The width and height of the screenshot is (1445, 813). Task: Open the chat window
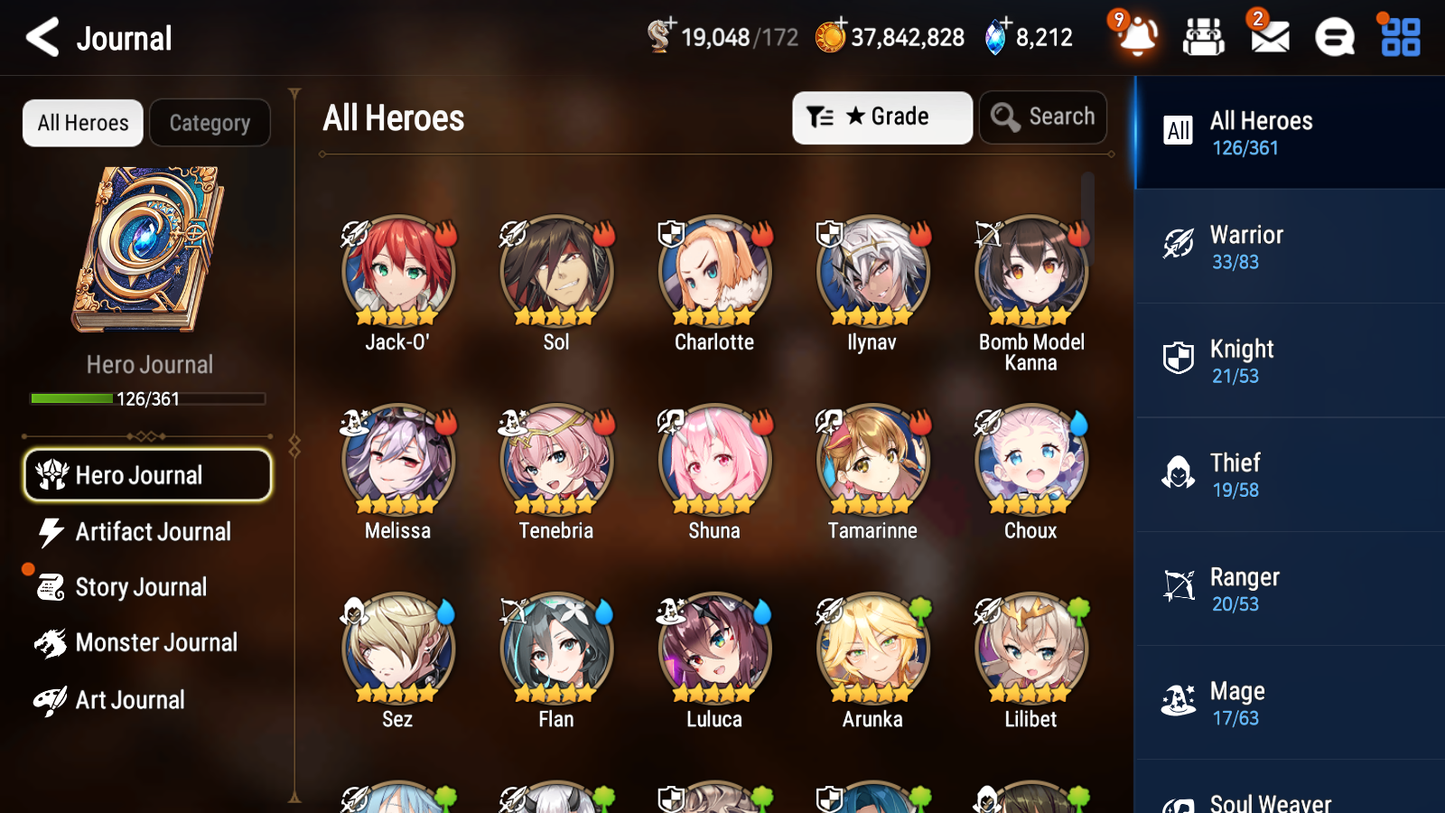[1334, 36]
